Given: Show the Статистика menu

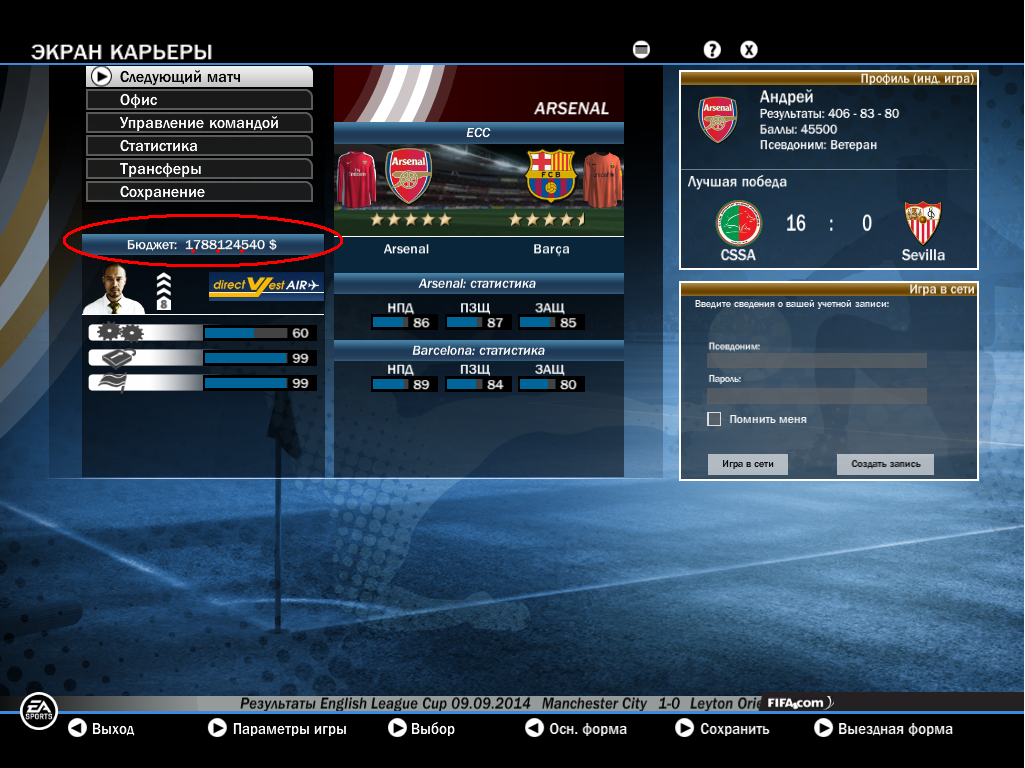Looking at the screenshot, I should [x=200, y=146].
